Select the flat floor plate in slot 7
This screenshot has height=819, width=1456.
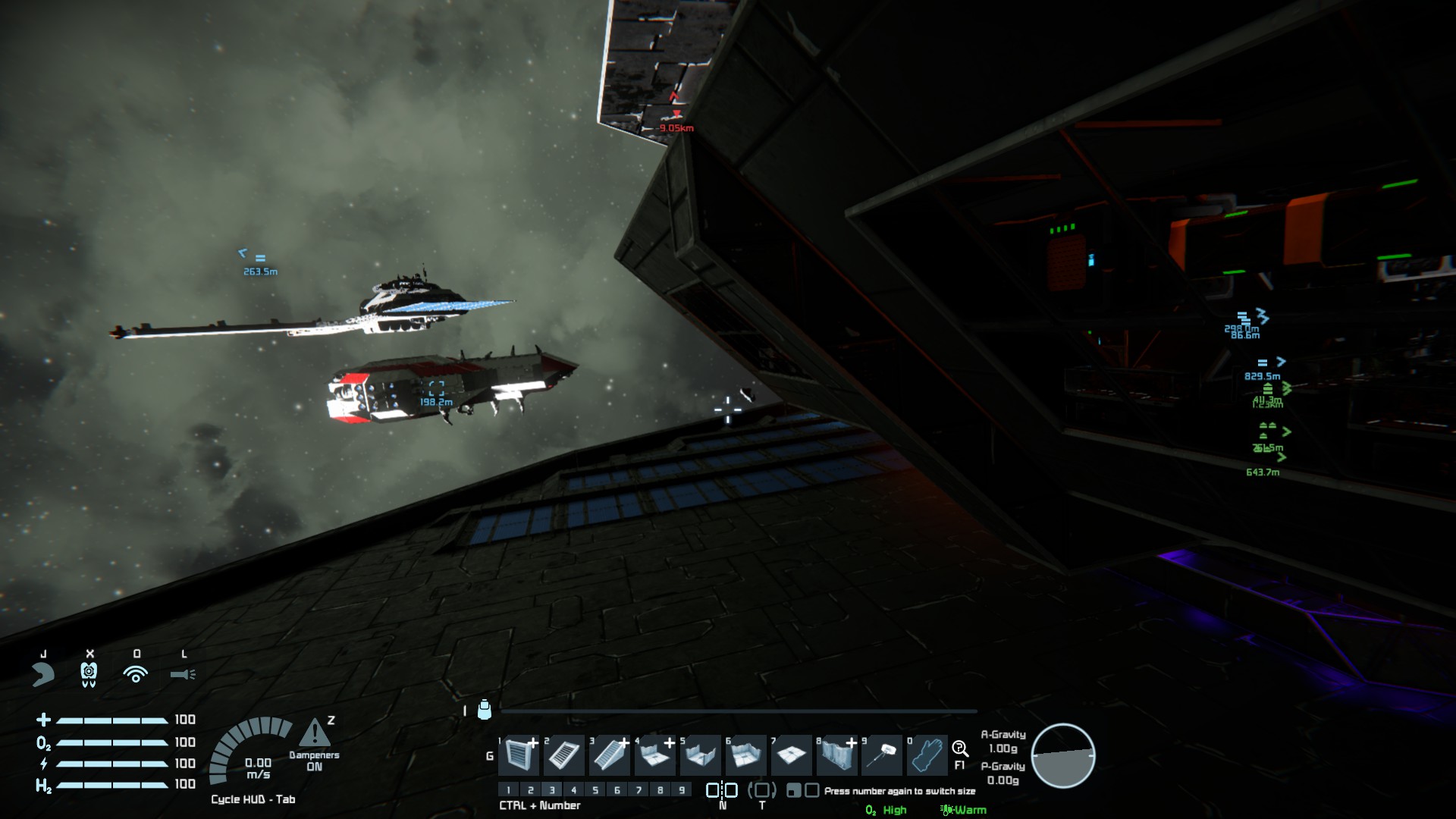coord(792,755)
